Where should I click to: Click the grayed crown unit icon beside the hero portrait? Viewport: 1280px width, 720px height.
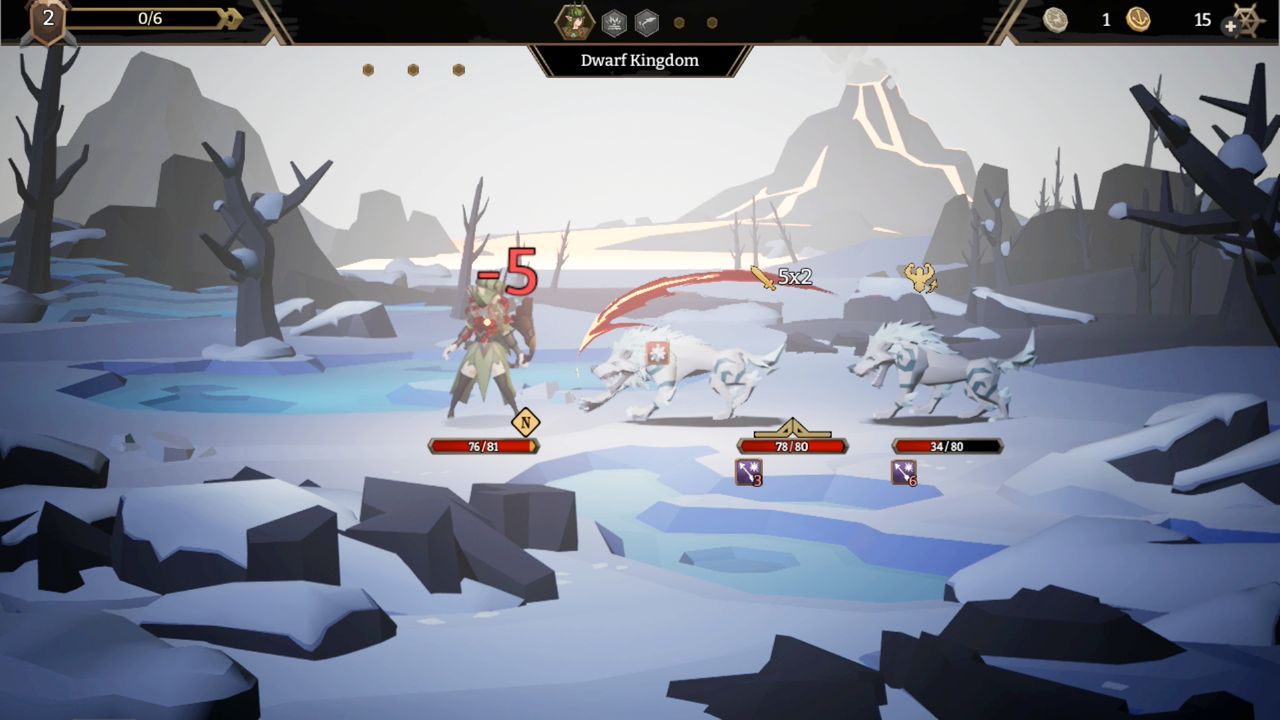click(614, 21)
